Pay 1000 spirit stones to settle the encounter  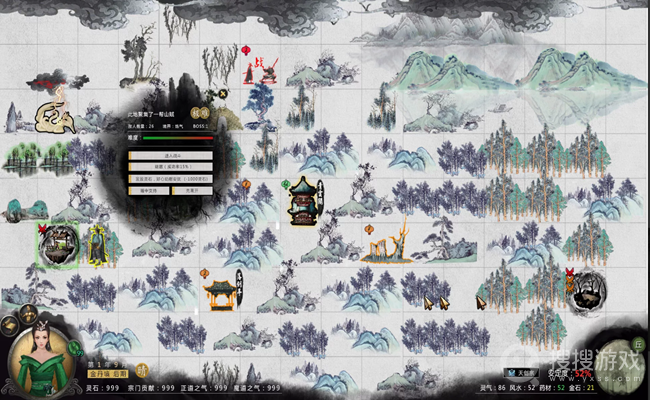(169, 178)
